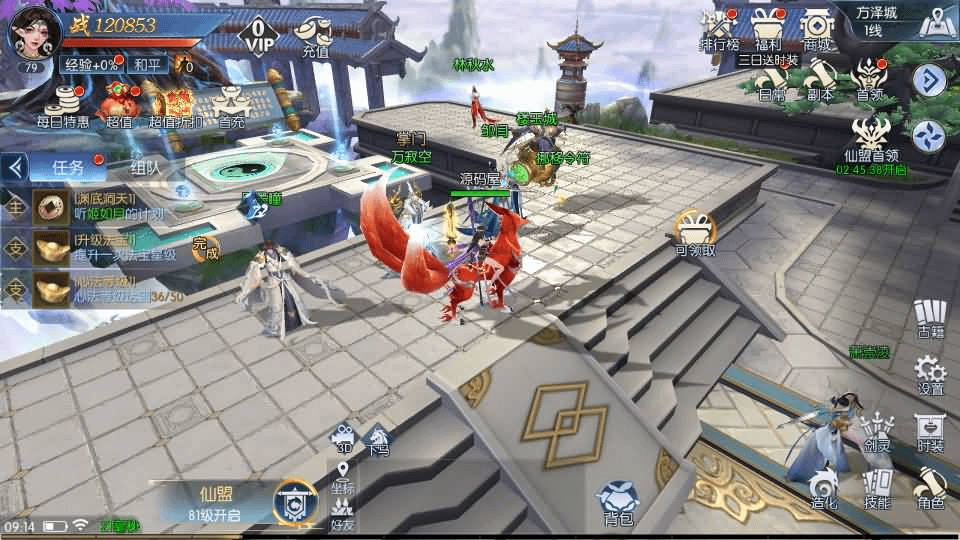Open the 每日特惠 daily deals
Viewport: 960px width, 540px height.
click(x=64, y=104)
